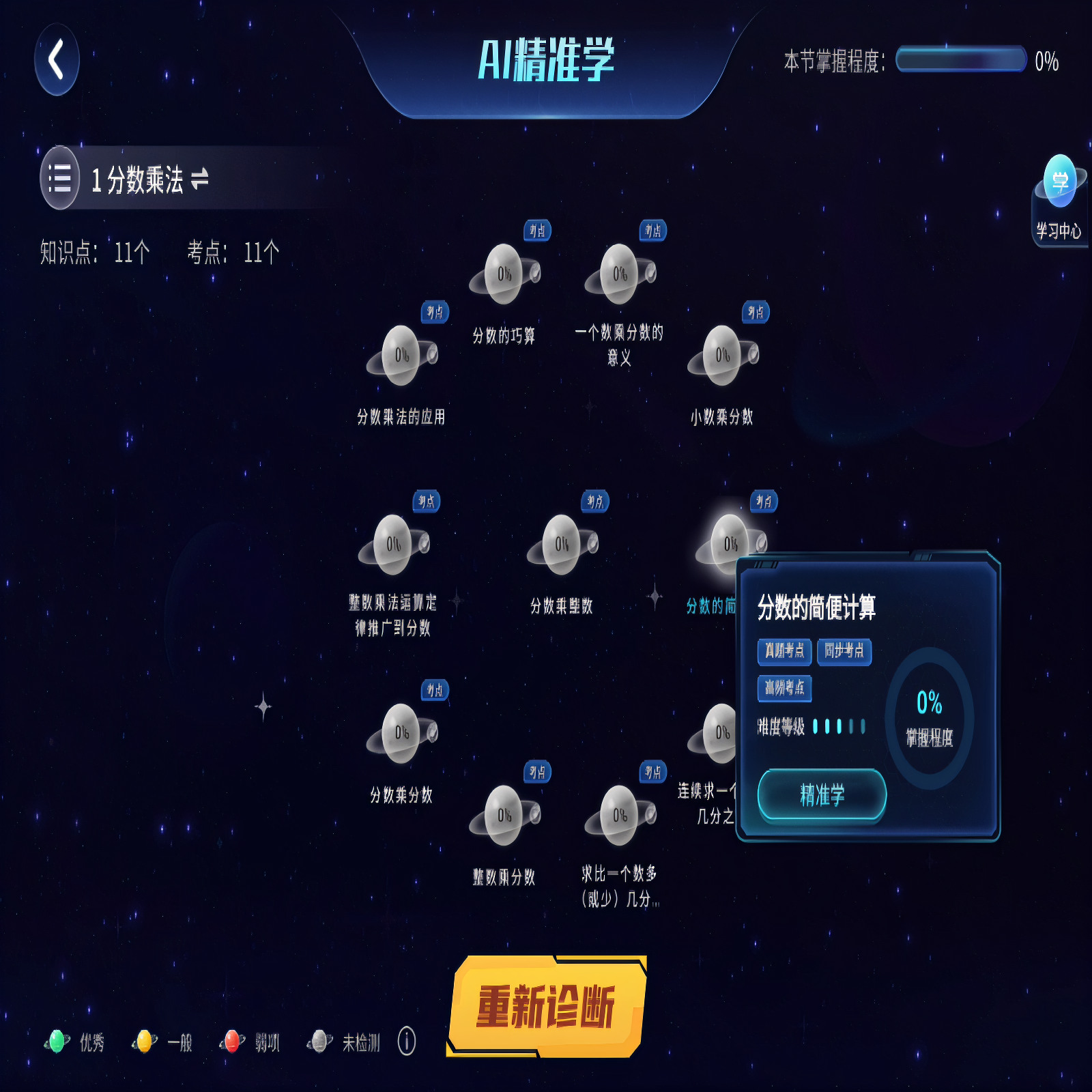Image resolution: width=1092 pixels, height=1092 pixels.
Task: Select the 小数乘分数 planet node
Action: tap(722, 355)
